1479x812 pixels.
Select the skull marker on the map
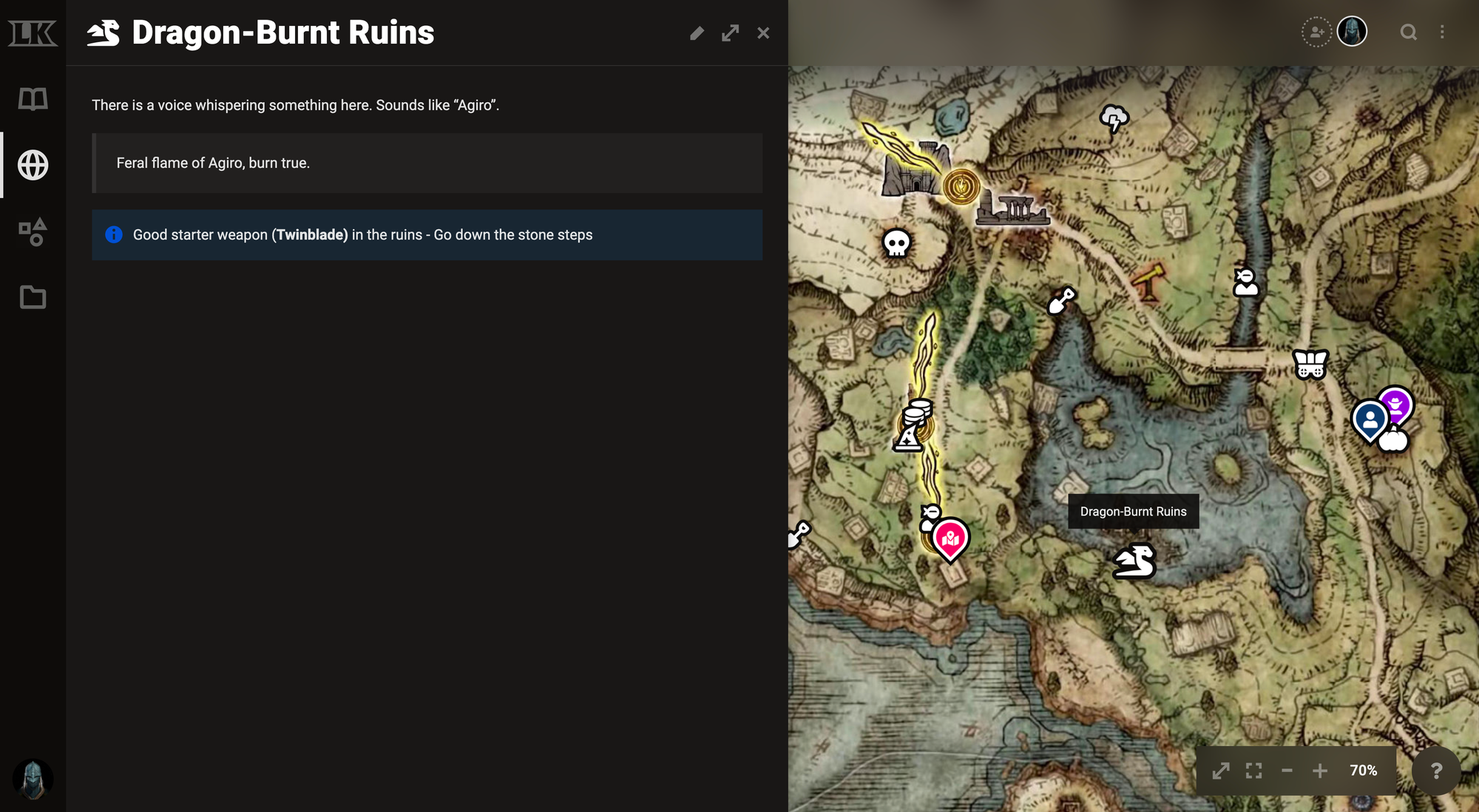click(896, 241)
